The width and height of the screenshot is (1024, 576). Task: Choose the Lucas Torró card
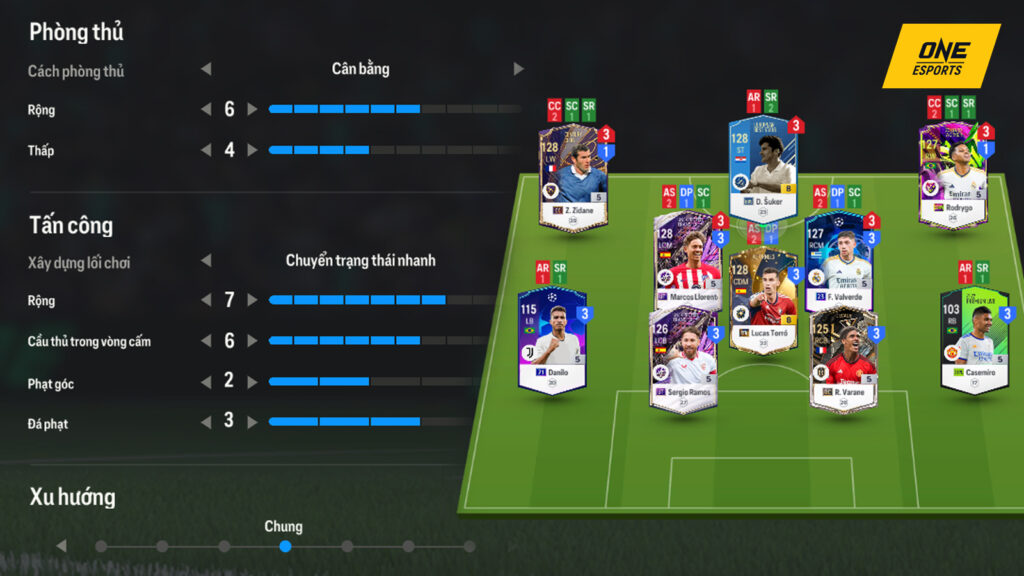763,300
